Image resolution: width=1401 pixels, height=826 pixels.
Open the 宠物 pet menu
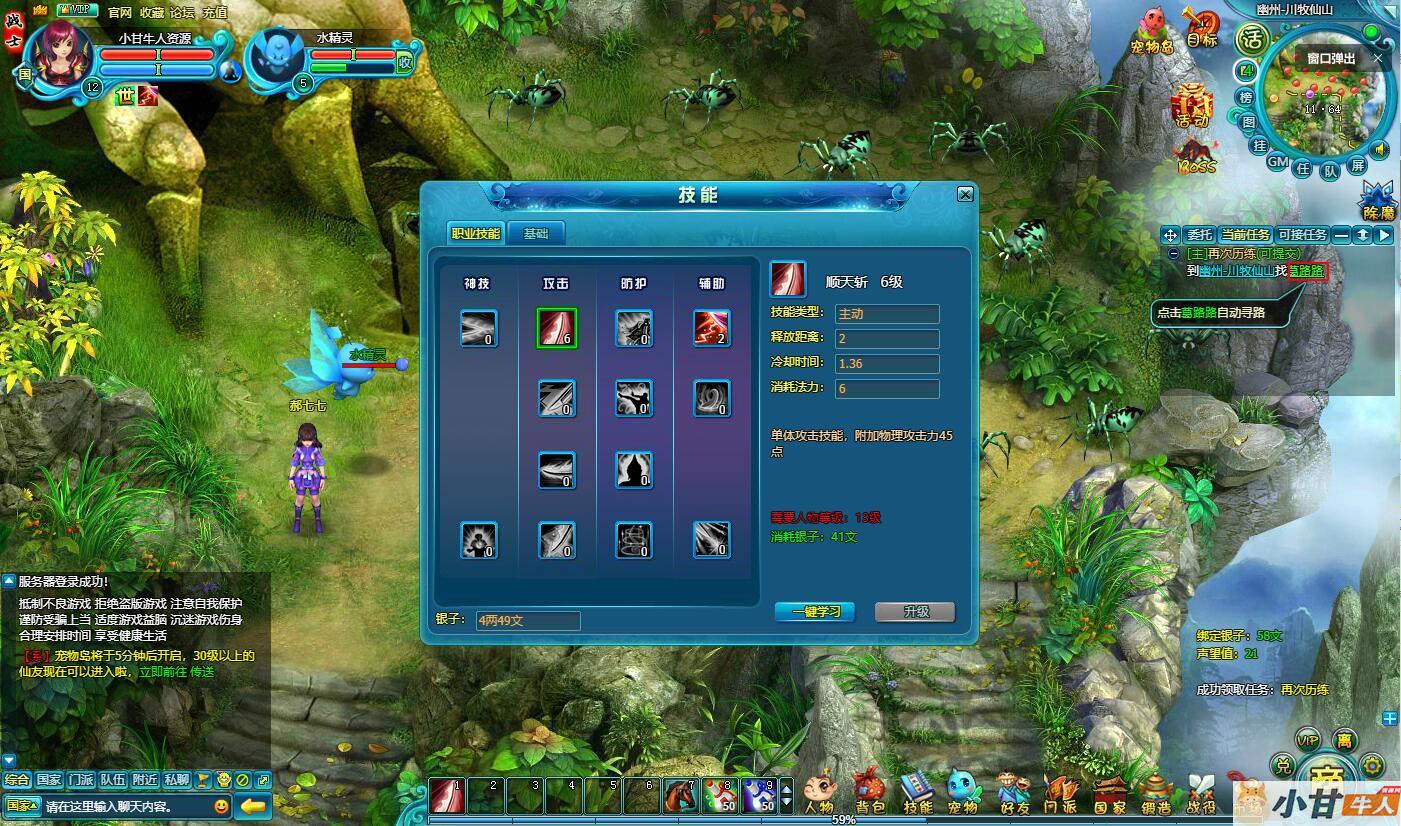coord(963,793)
